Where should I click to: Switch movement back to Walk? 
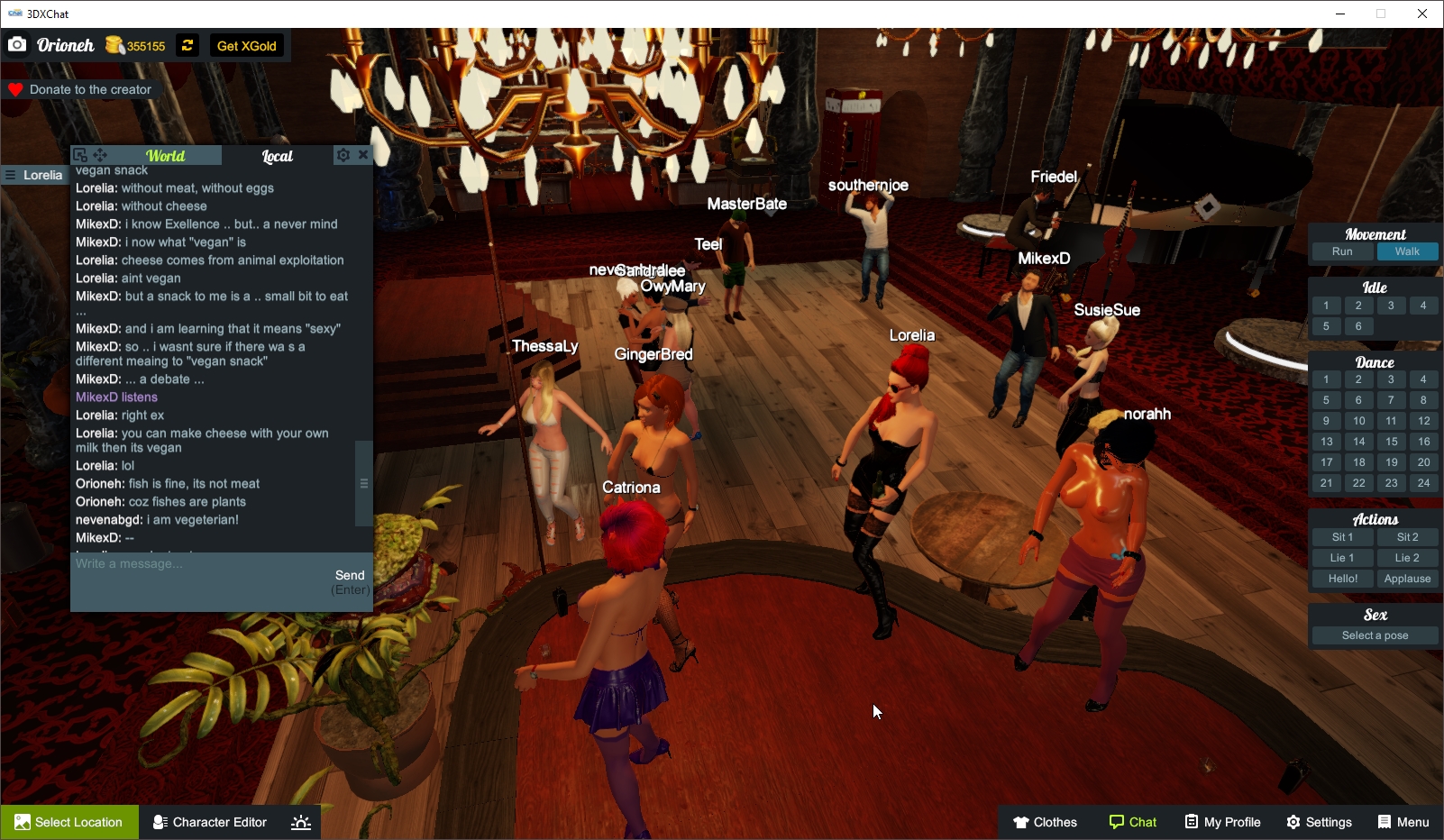click(1407, 251)
